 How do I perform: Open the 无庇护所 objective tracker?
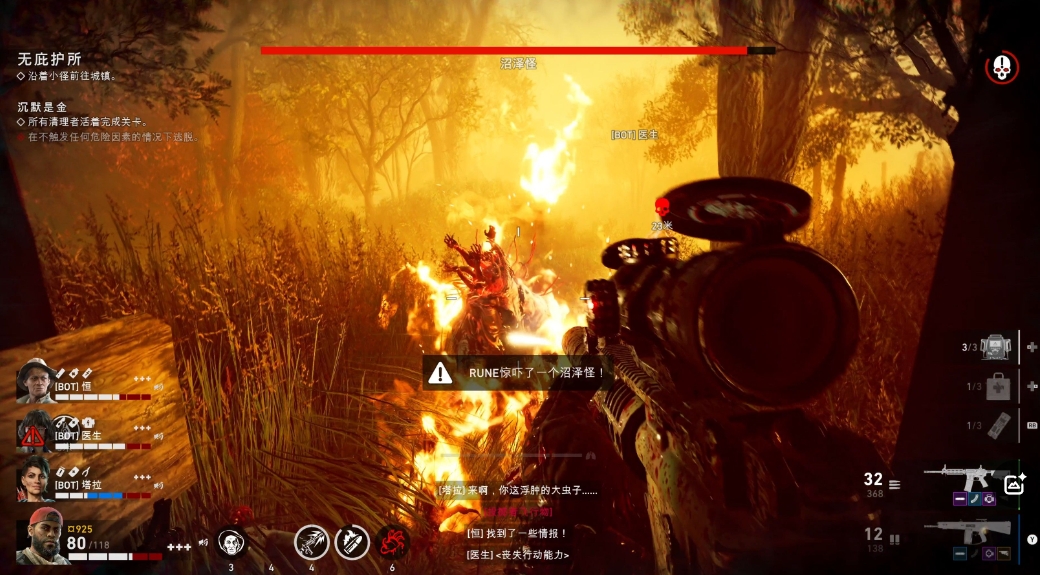[49, 59]
